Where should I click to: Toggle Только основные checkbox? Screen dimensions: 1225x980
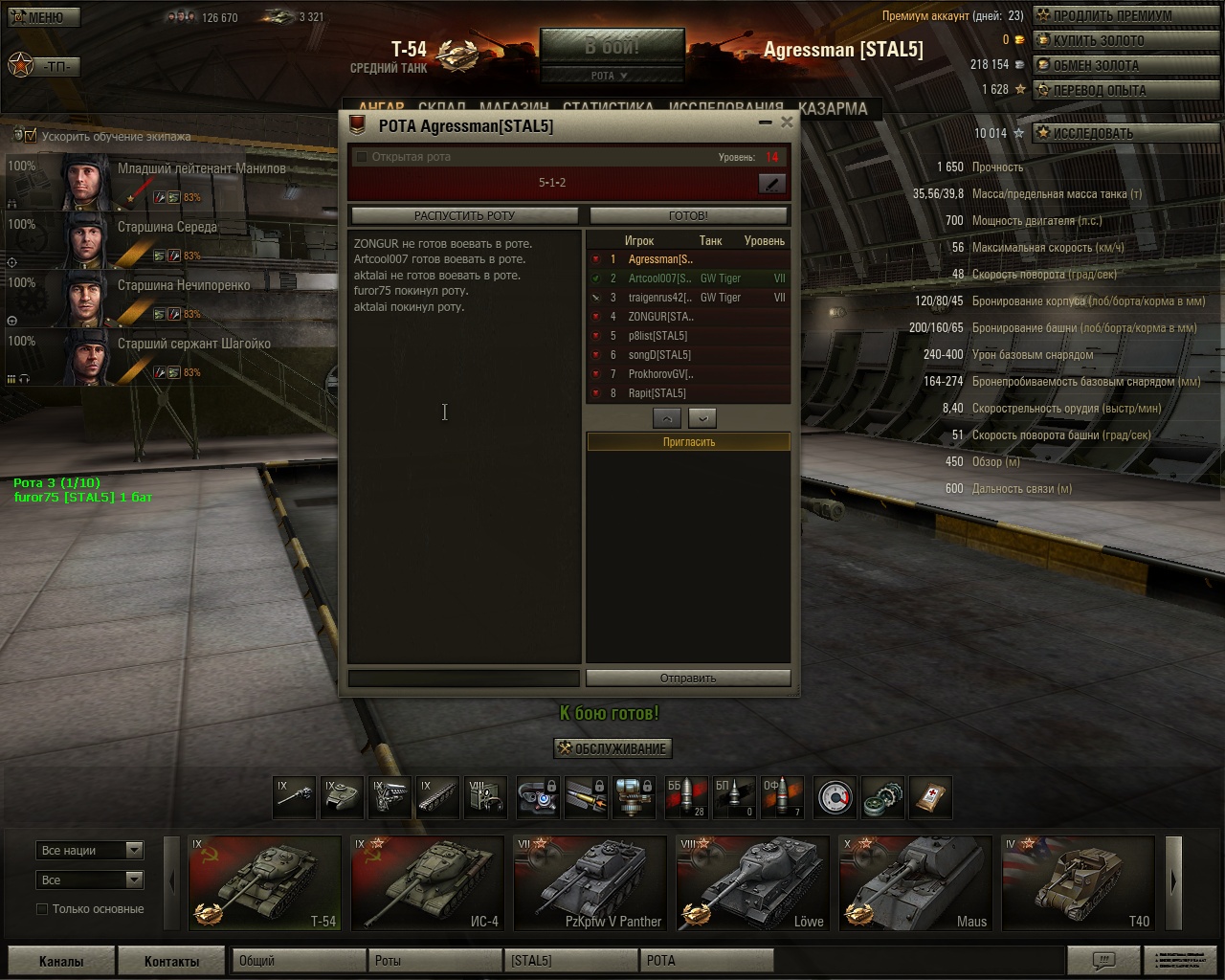pos(42,909)
